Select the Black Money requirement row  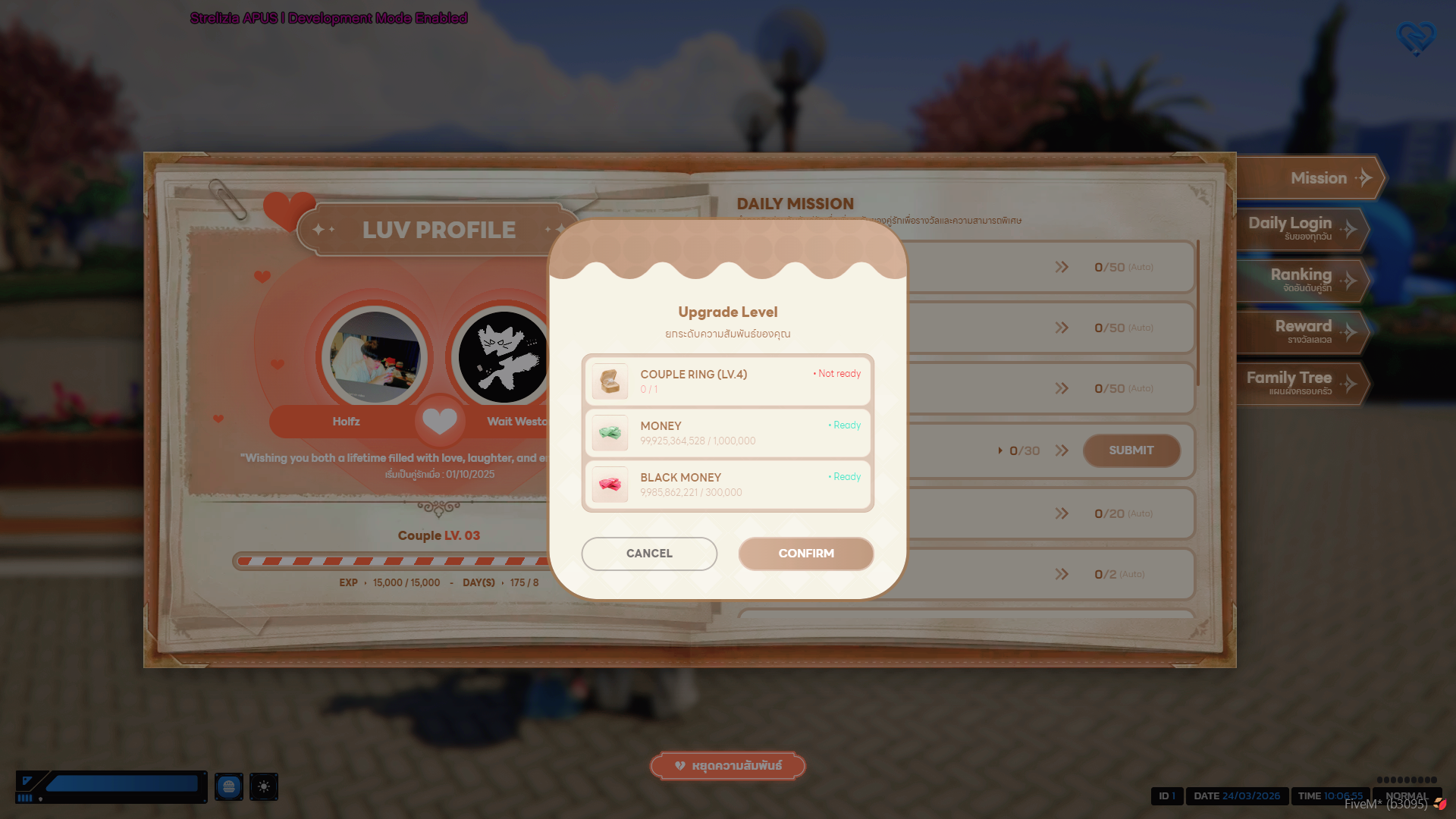point(727,485)
